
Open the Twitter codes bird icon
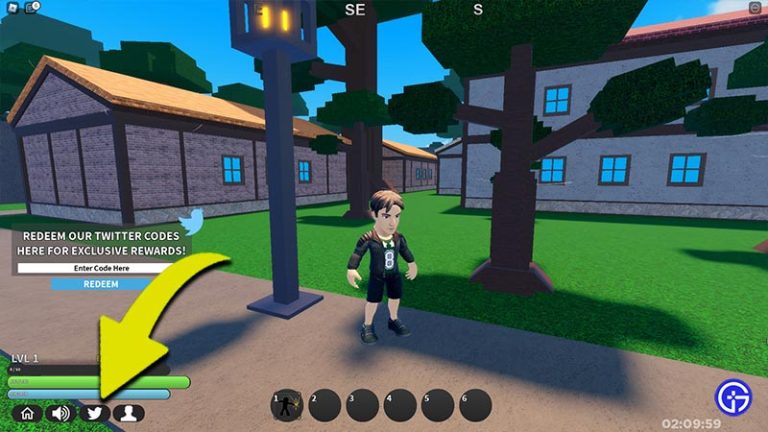pos(94,412)
